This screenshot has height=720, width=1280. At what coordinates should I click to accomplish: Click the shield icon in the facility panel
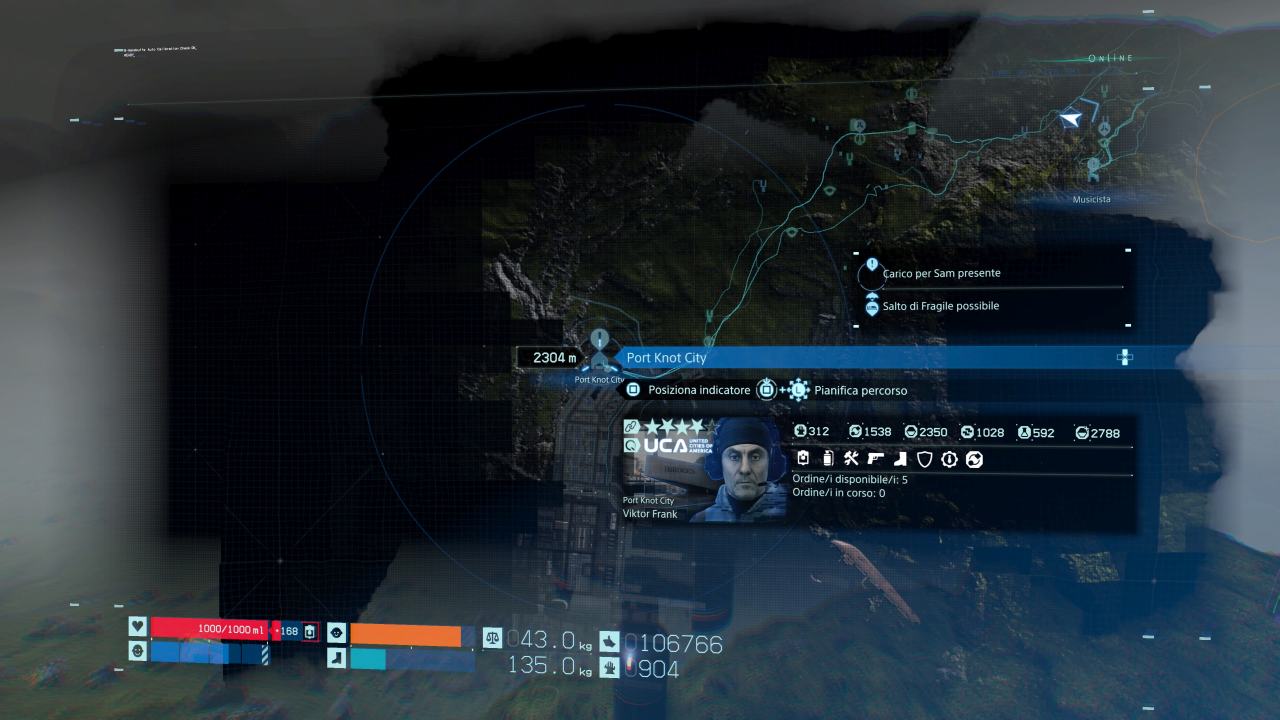[925, 459]
